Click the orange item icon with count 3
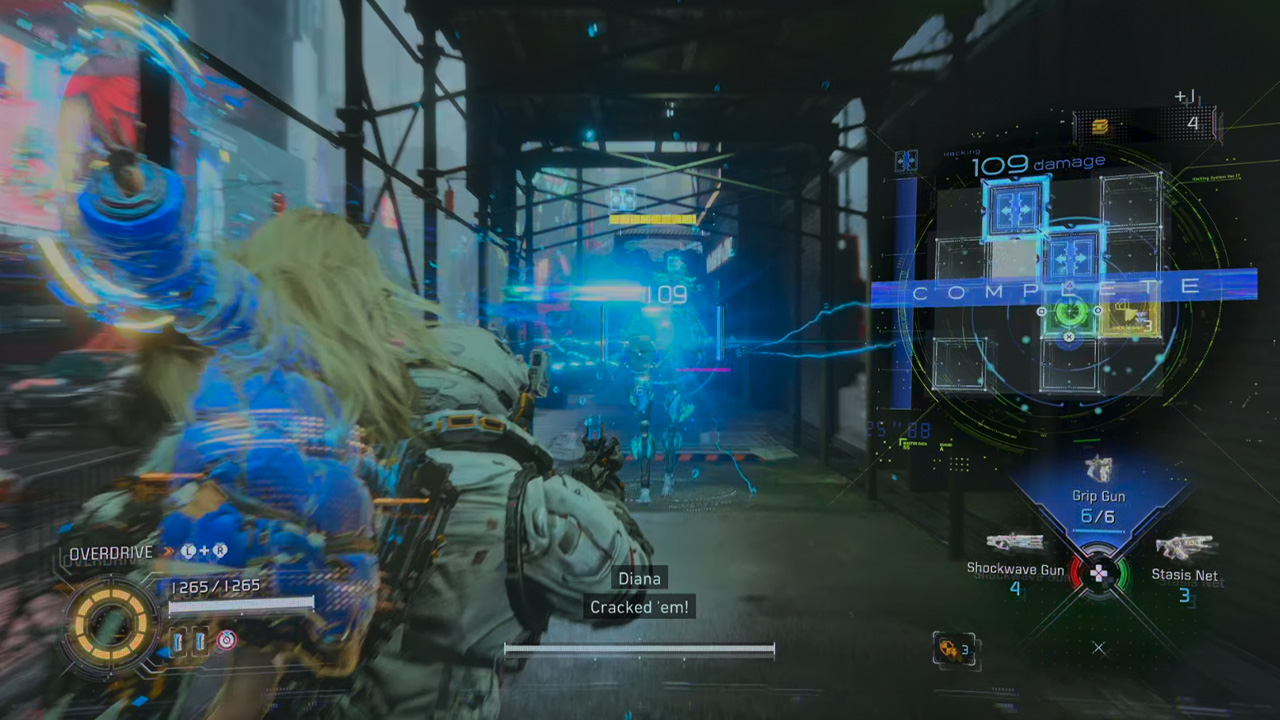The image size is (1280, 720). (x=946, y=648)
